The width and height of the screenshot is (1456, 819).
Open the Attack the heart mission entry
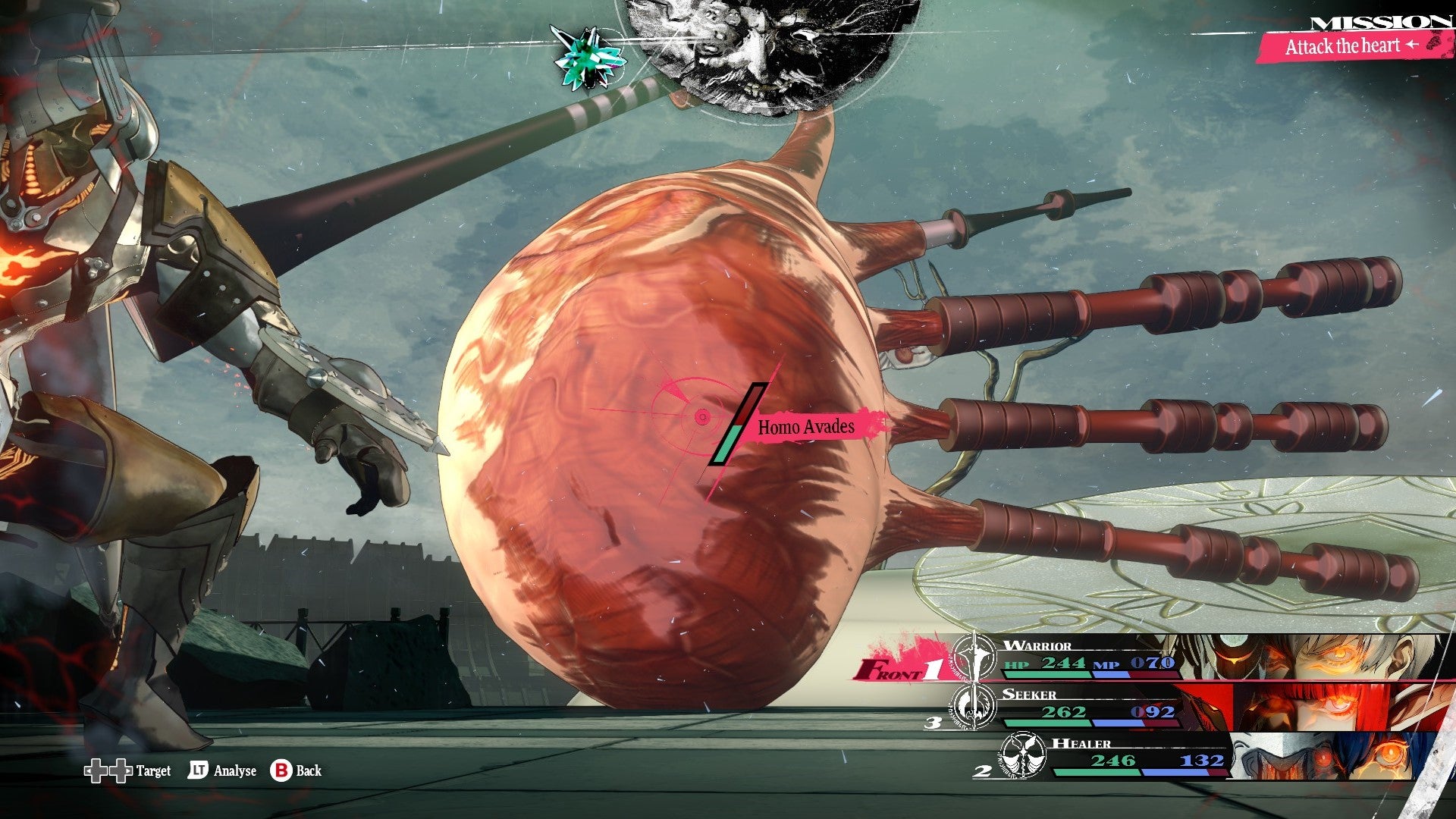(1342, 45)
